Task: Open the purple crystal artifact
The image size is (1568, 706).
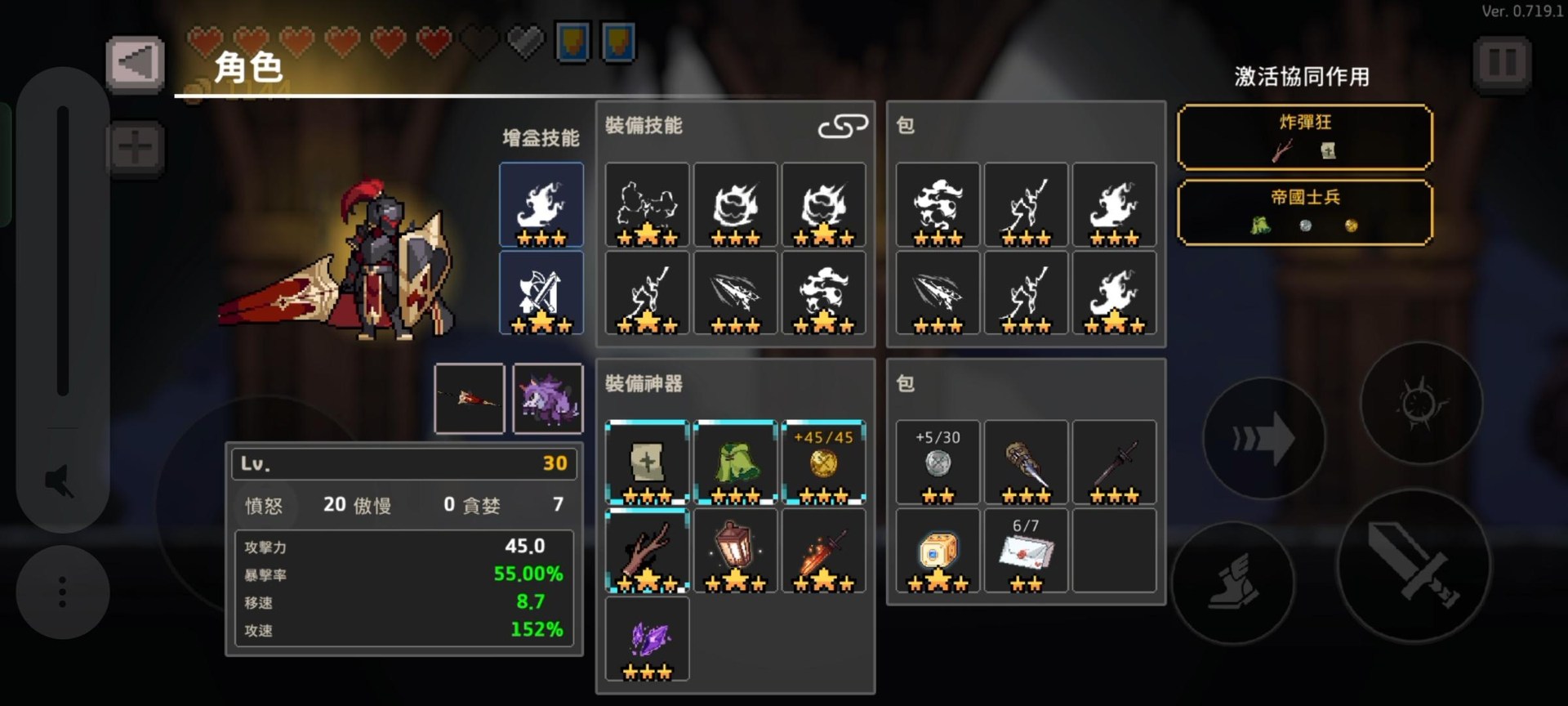Action: click(647, 640)
